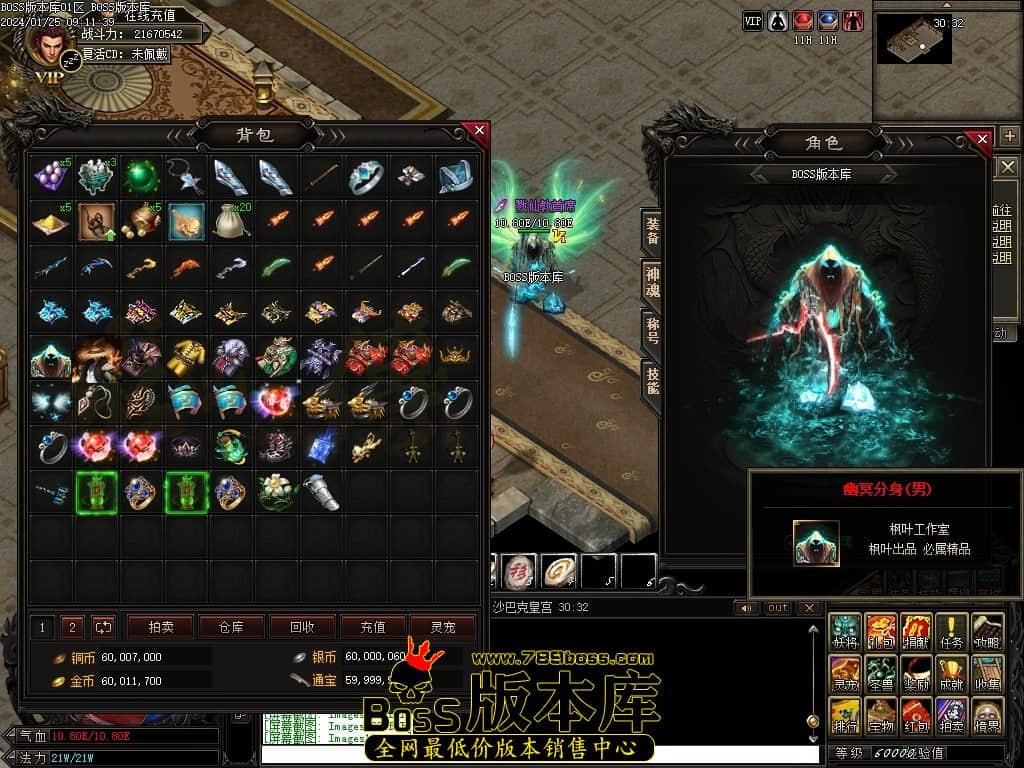The width and height of the screenshot is (1024, 768).
Task: Open the 神魂 tab on character panel
Action: coord(652,282)
